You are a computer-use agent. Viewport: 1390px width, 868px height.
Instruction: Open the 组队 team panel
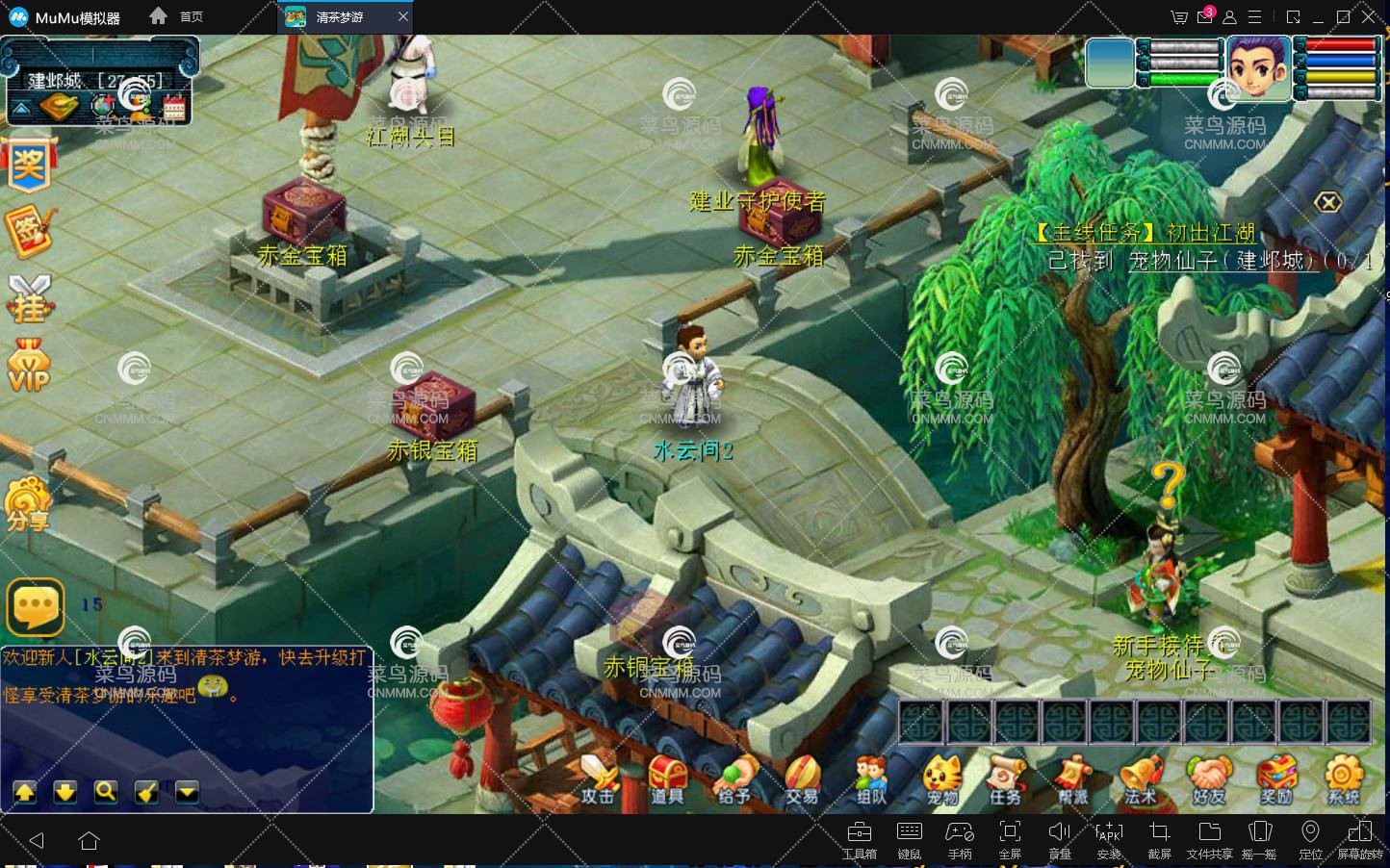(871, 778)
